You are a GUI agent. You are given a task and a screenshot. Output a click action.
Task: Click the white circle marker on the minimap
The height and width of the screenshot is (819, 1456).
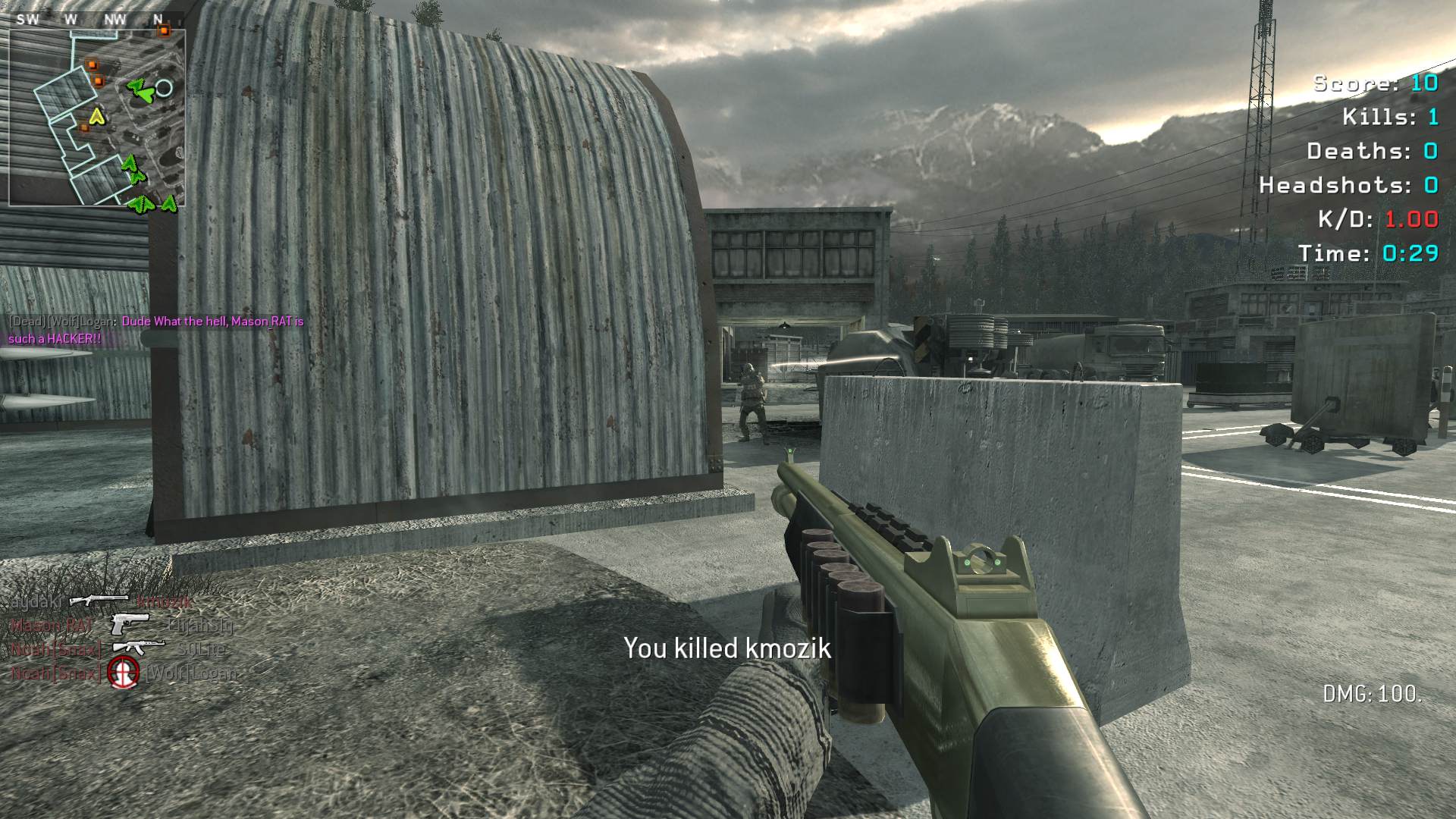click(x=164, y=88)
